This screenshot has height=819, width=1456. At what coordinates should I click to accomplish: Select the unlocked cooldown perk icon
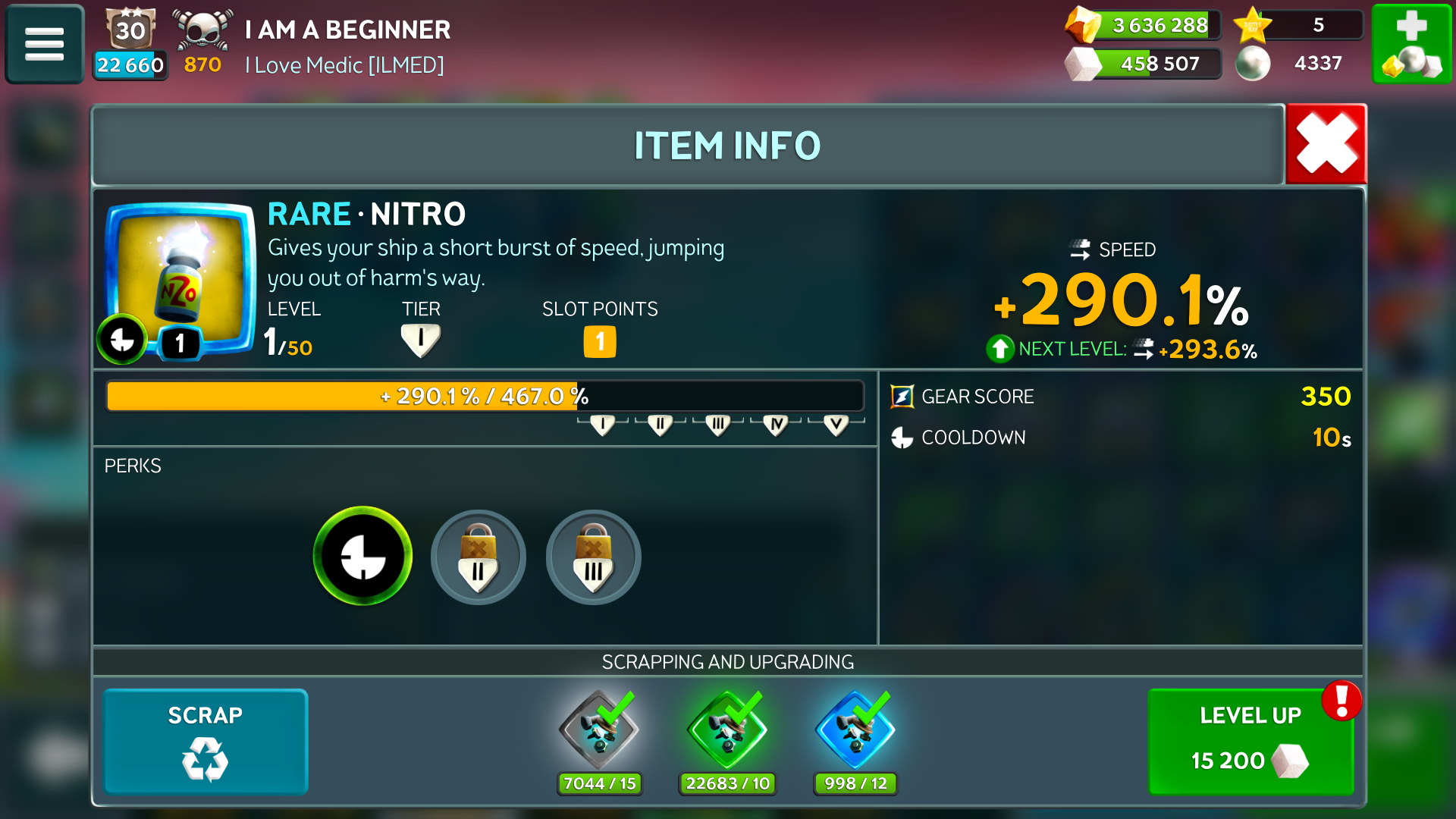point(362,557)
